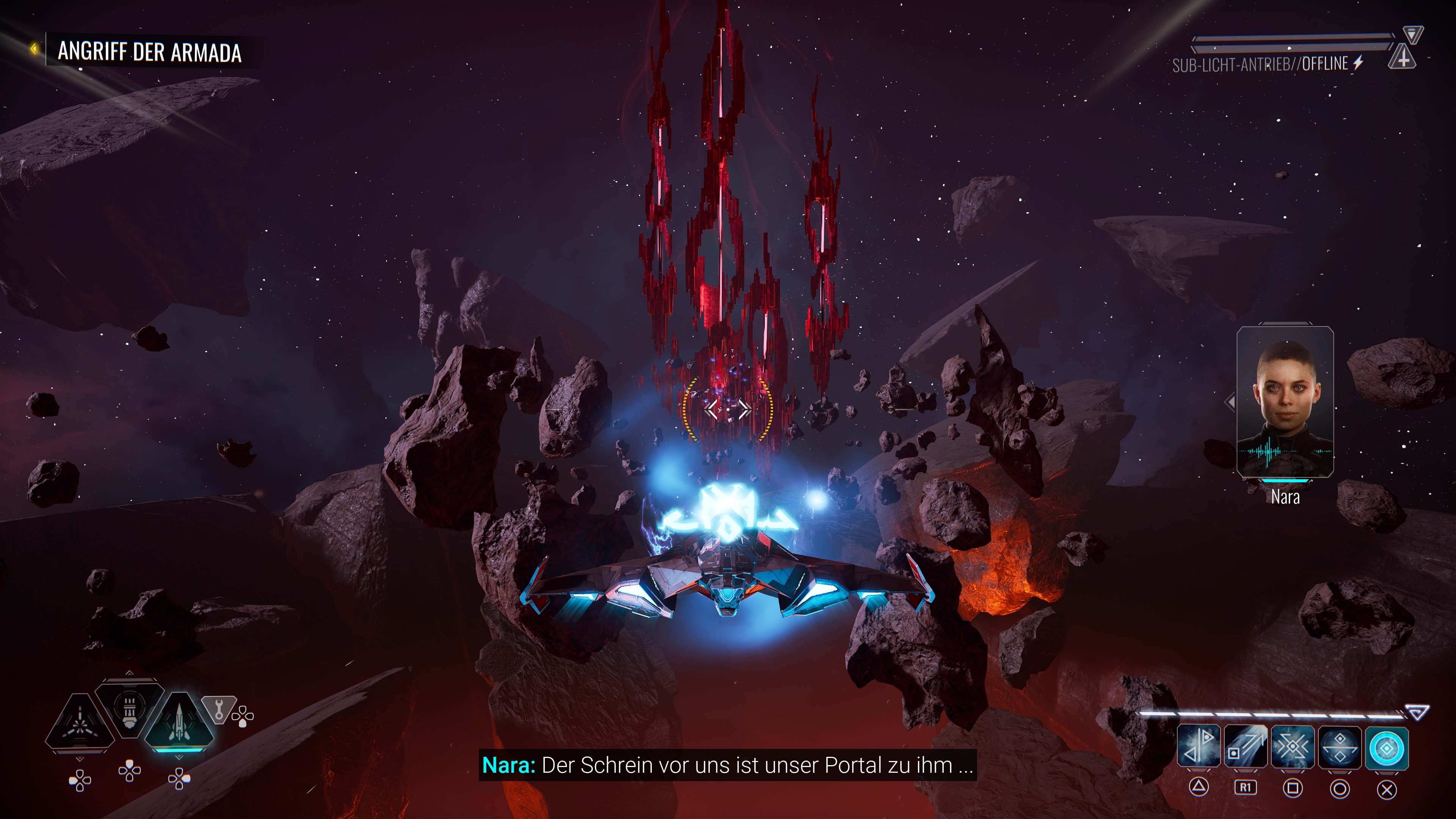Image resolution: width=1456 pixels, height=819 pixels.
Task: Click Nara's communication portrait
Action: 1285,402
